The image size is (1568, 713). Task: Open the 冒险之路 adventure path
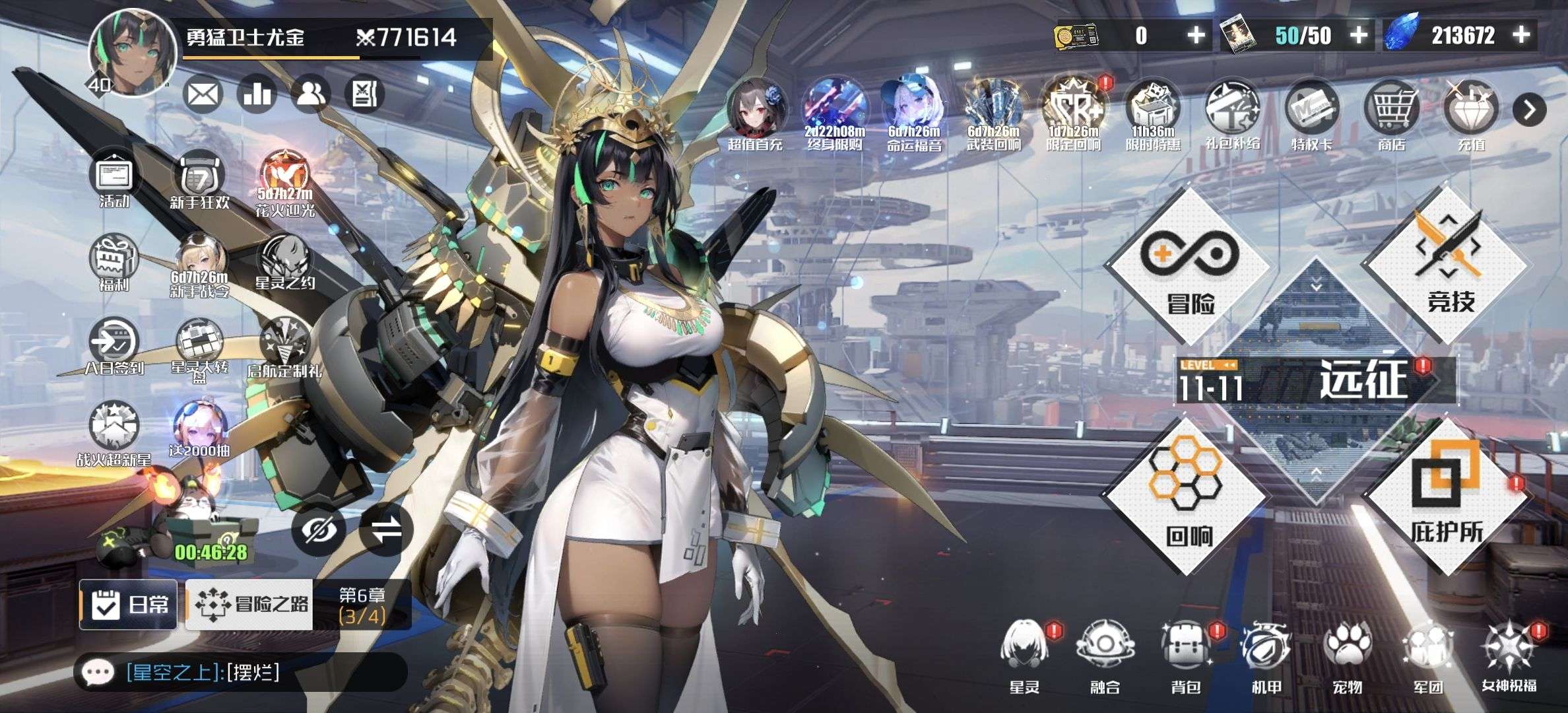point(251,604)
